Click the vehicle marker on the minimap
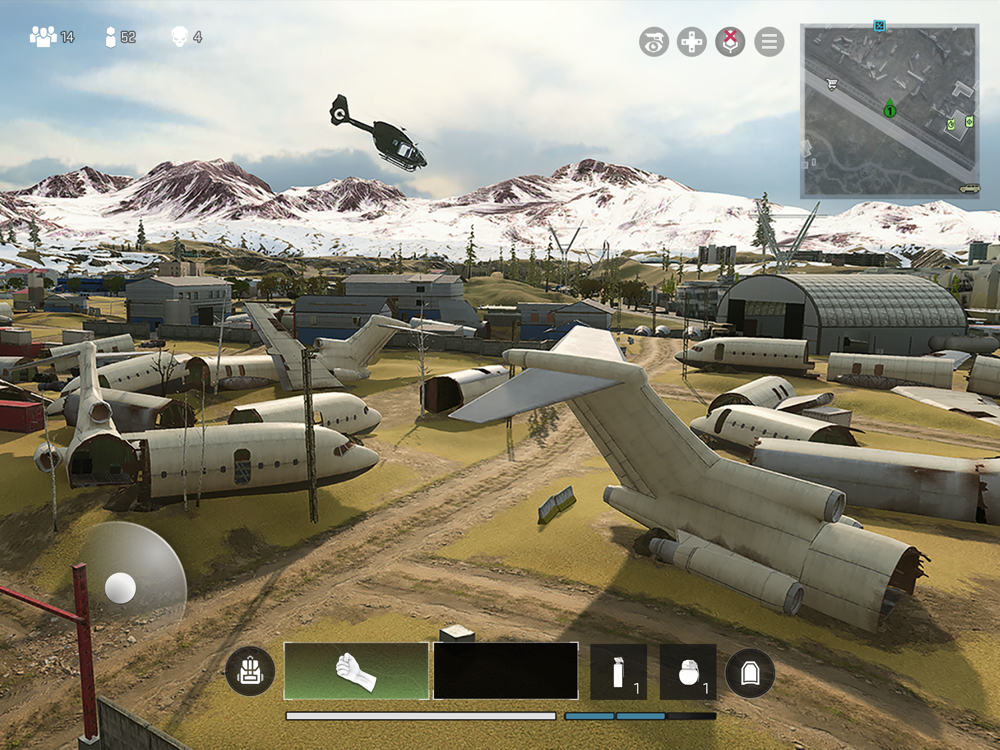The width and height of the screenshot is (1000, 750). [x=968, y=187]
